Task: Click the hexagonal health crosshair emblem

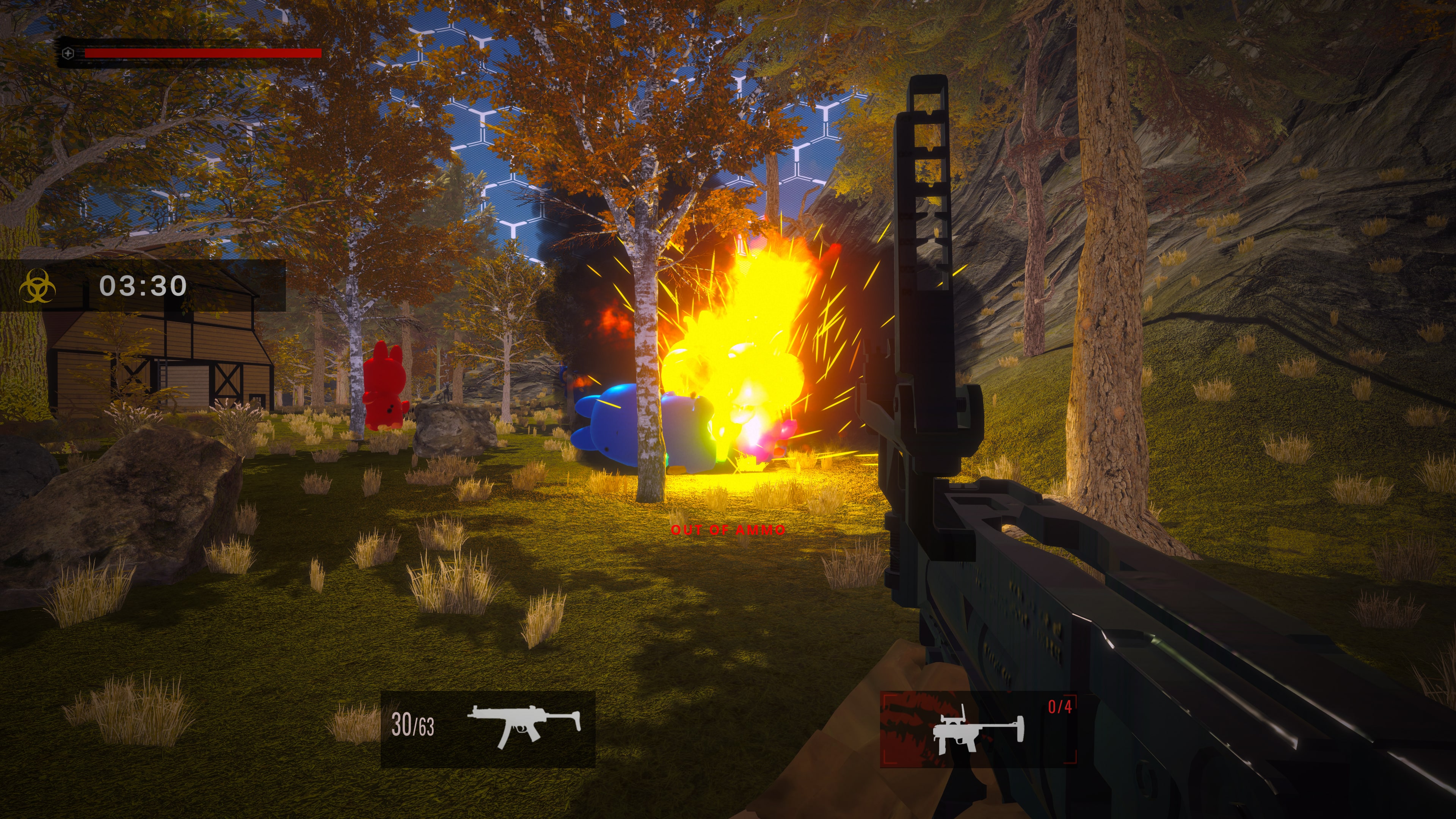Action: (x=68, y=53)
